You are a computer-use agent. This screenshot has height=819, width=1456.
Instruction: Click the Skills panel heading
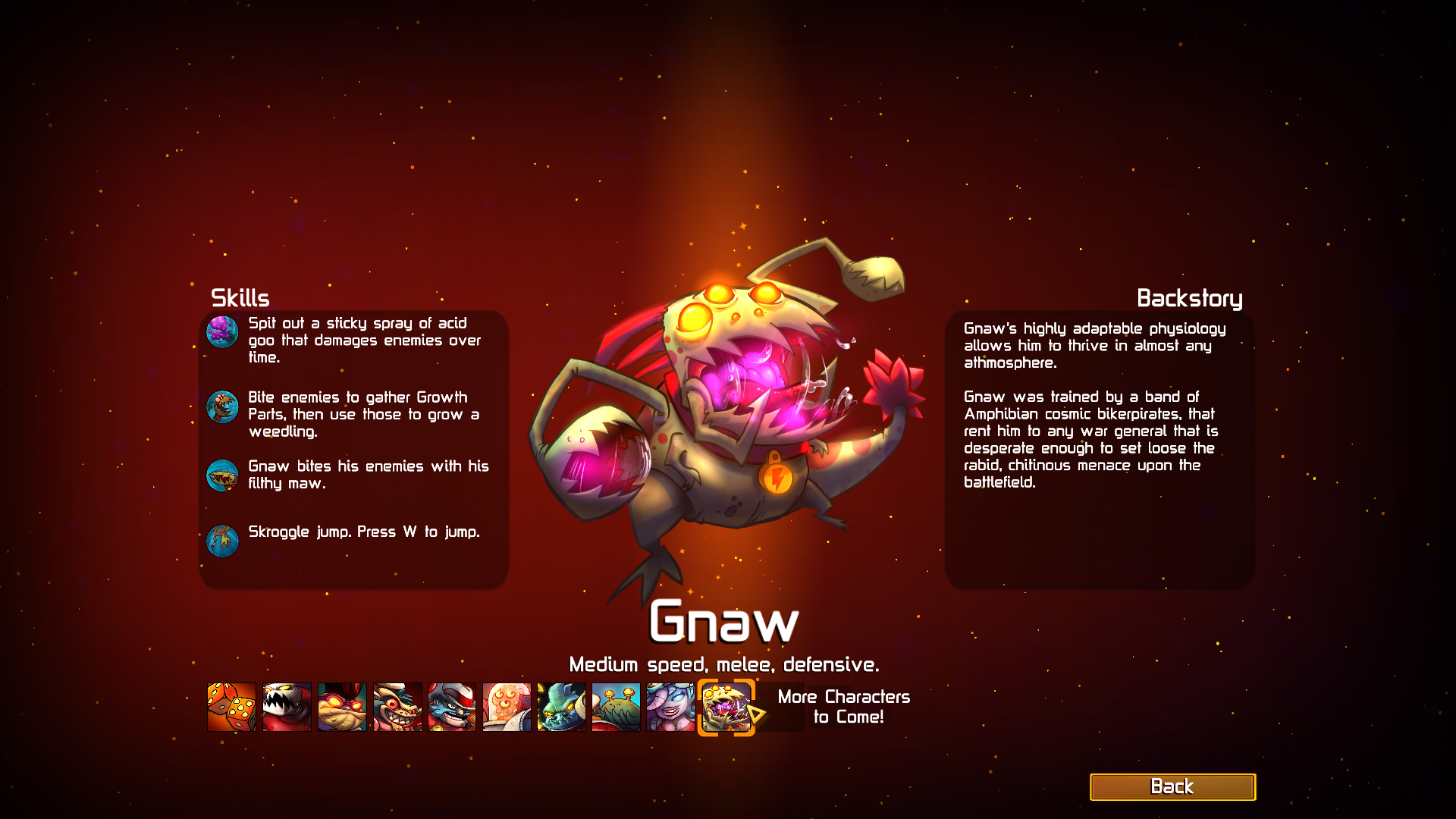240,298
